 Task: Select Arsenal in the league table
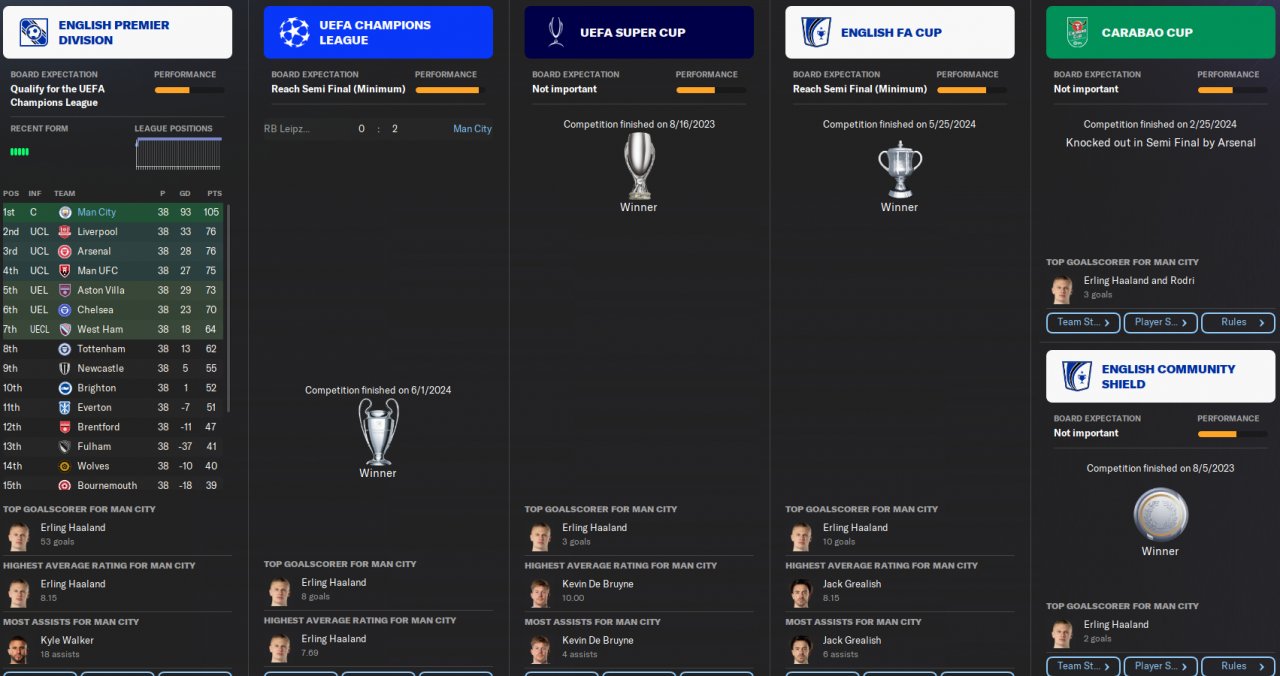[94, 251]
